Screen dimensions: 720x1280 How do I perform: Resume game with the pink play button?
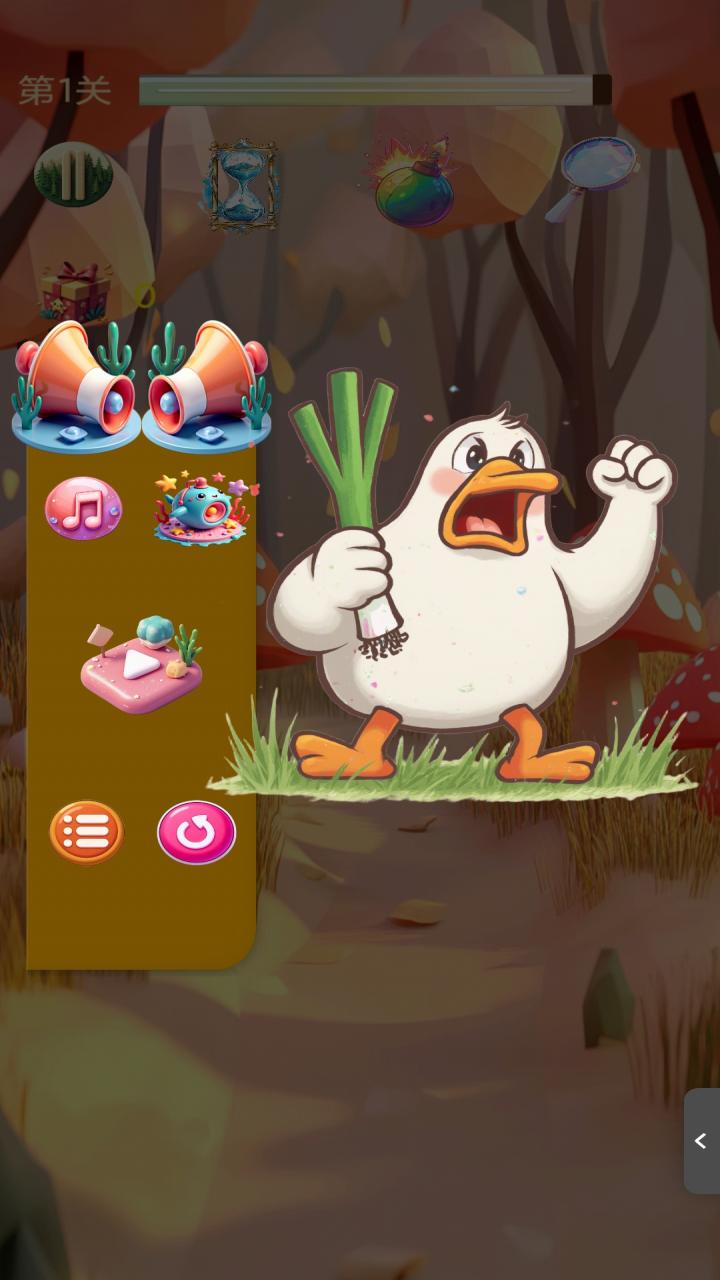[x=141, y=665]
